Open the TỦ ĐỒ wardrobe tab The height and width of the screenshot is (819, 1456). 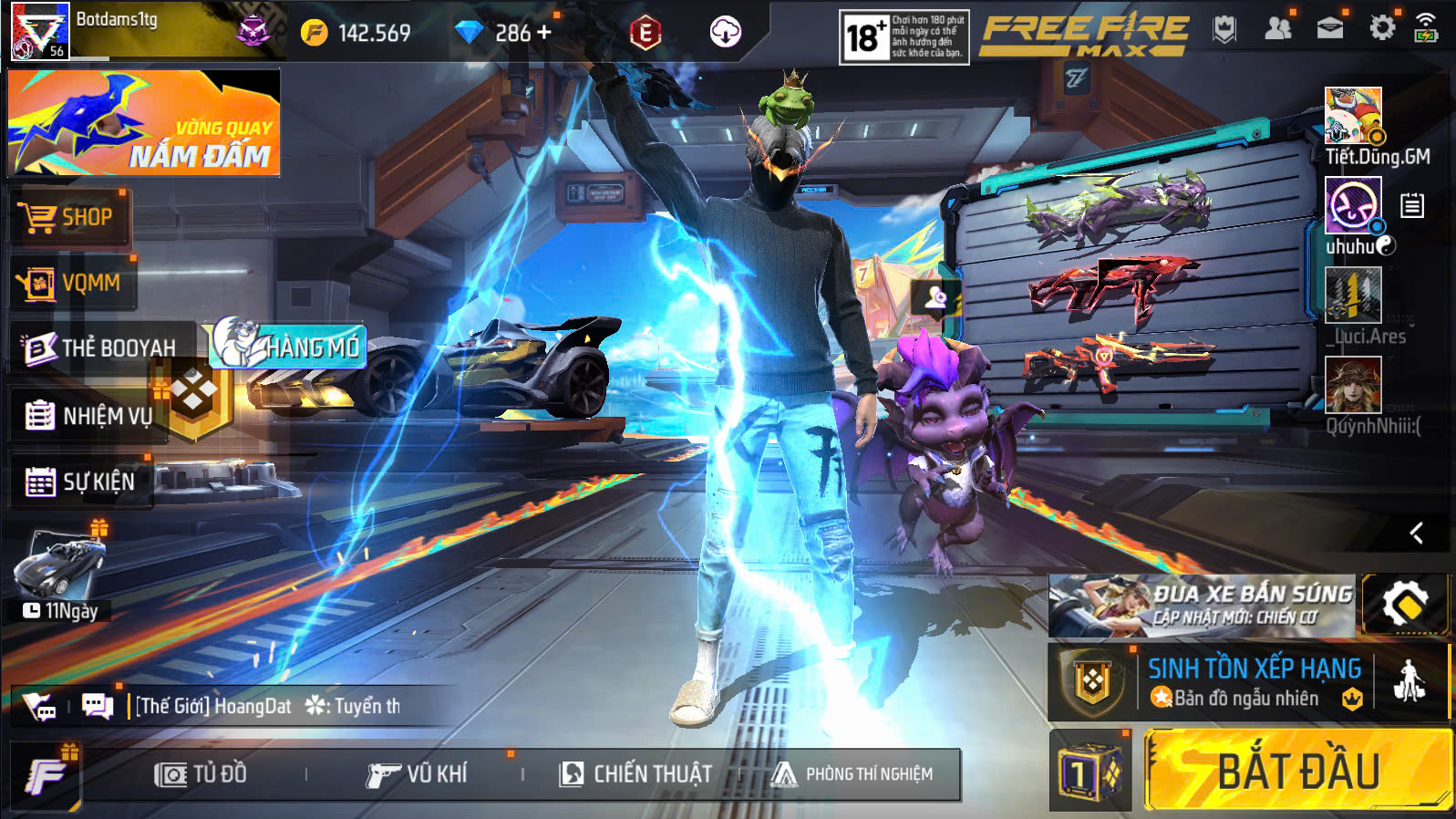201,774
